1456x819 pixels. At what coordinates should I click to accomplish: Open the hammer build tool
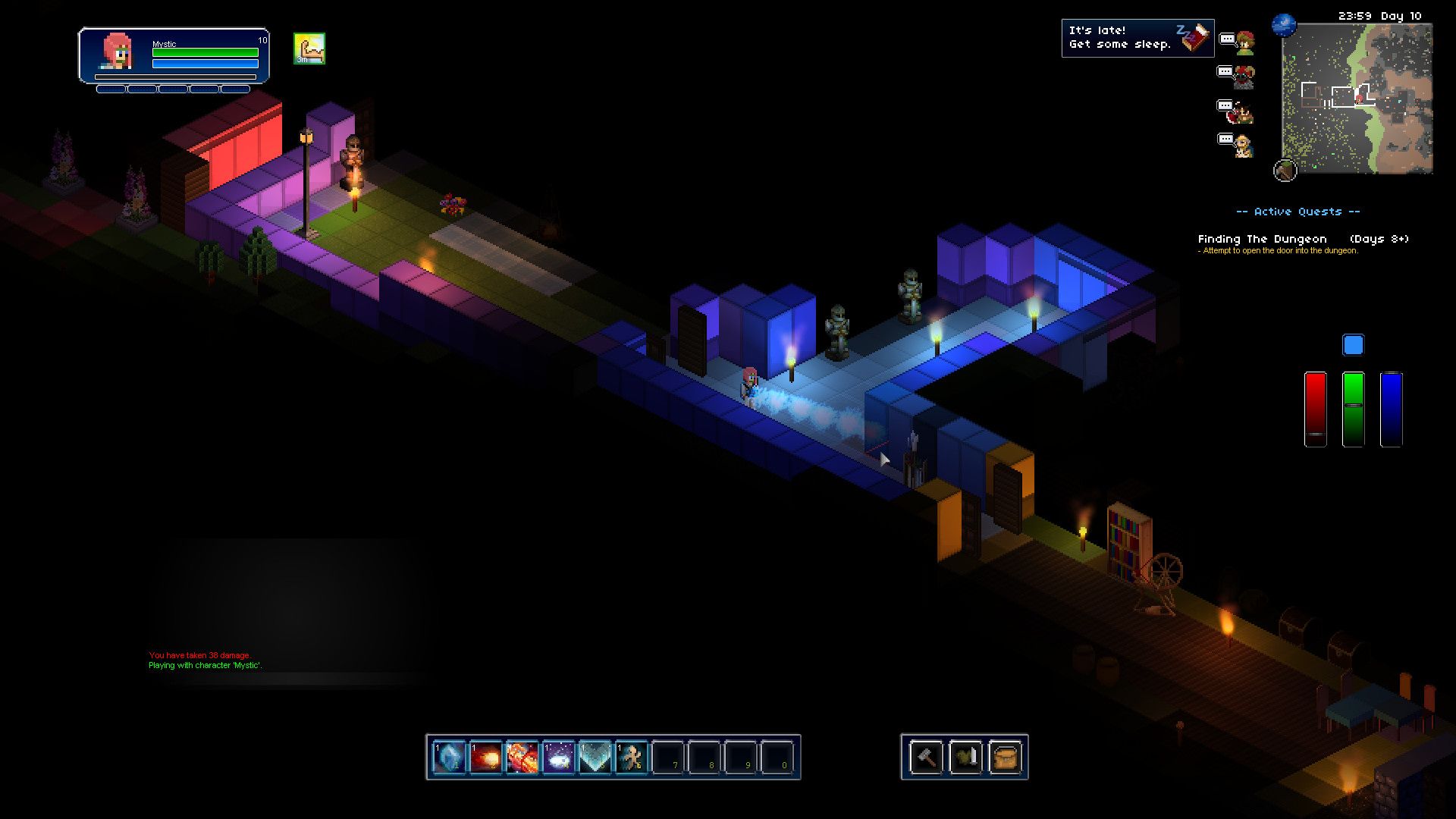tap(926, 757)
